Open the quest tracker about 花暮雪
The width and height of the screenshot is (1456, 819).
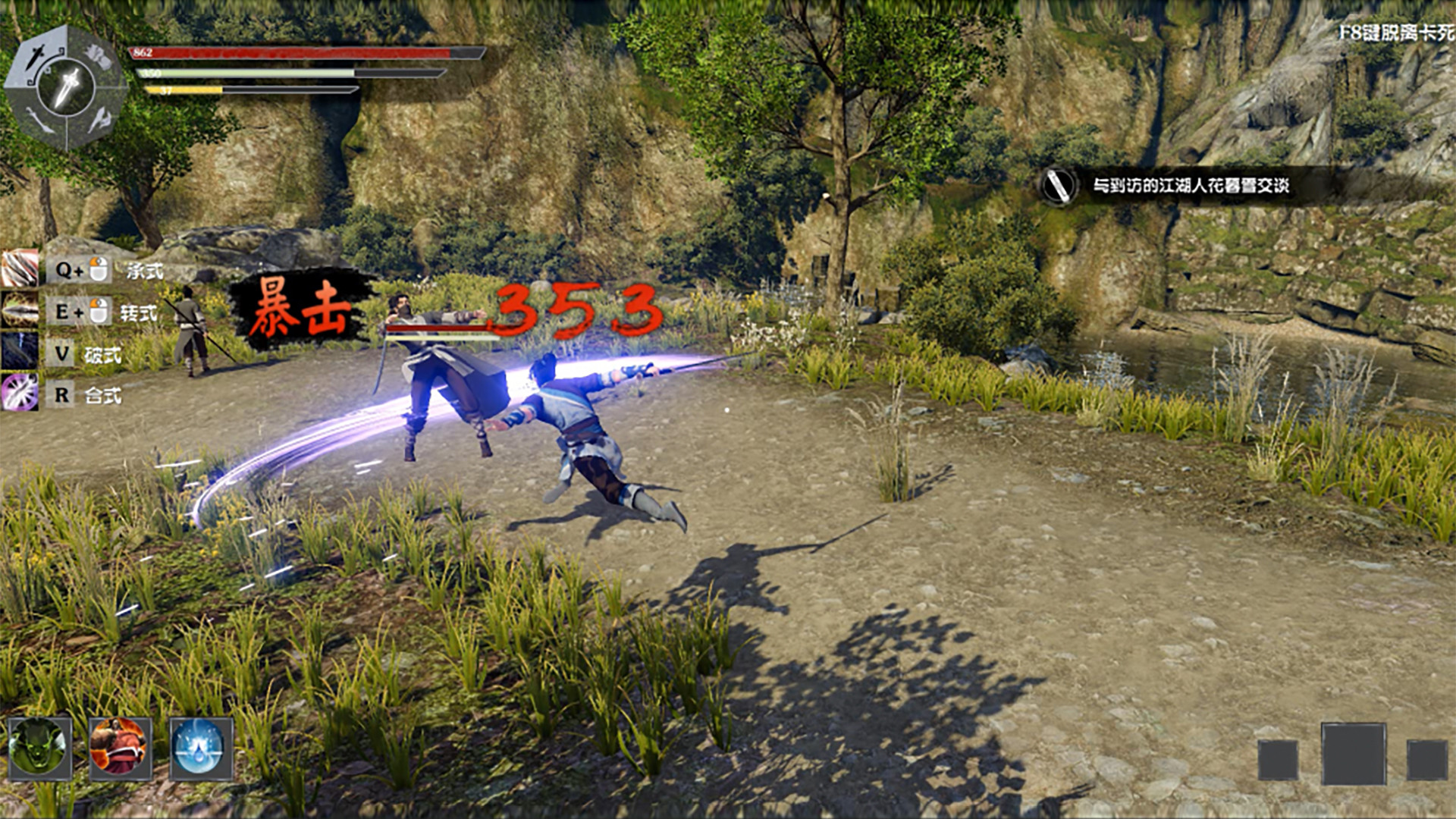pos(1189,186)
